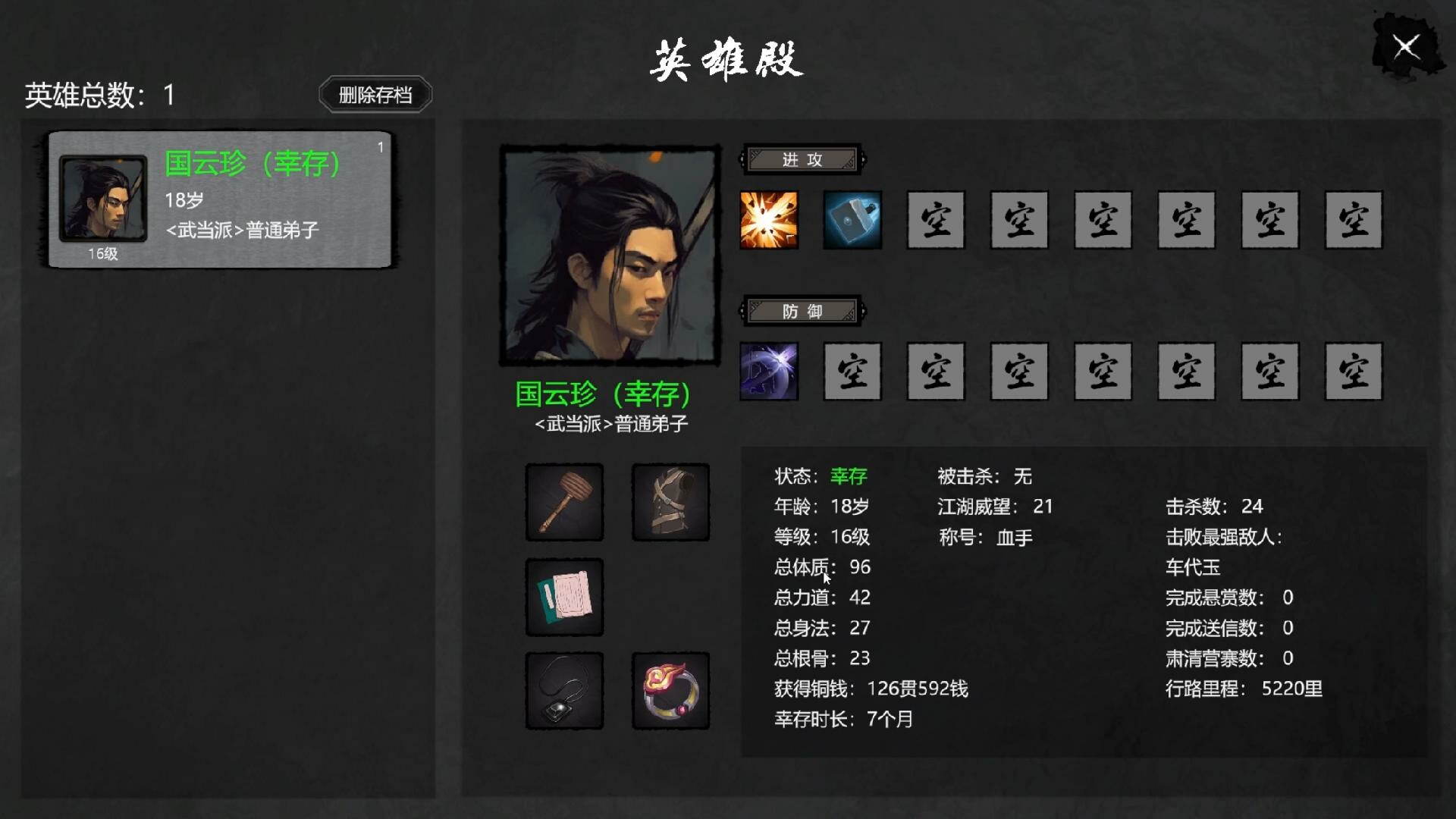Click the black amulet necklace icon
The height and width of the screenshot is (819, 1456).
click(x=564, y=691)
